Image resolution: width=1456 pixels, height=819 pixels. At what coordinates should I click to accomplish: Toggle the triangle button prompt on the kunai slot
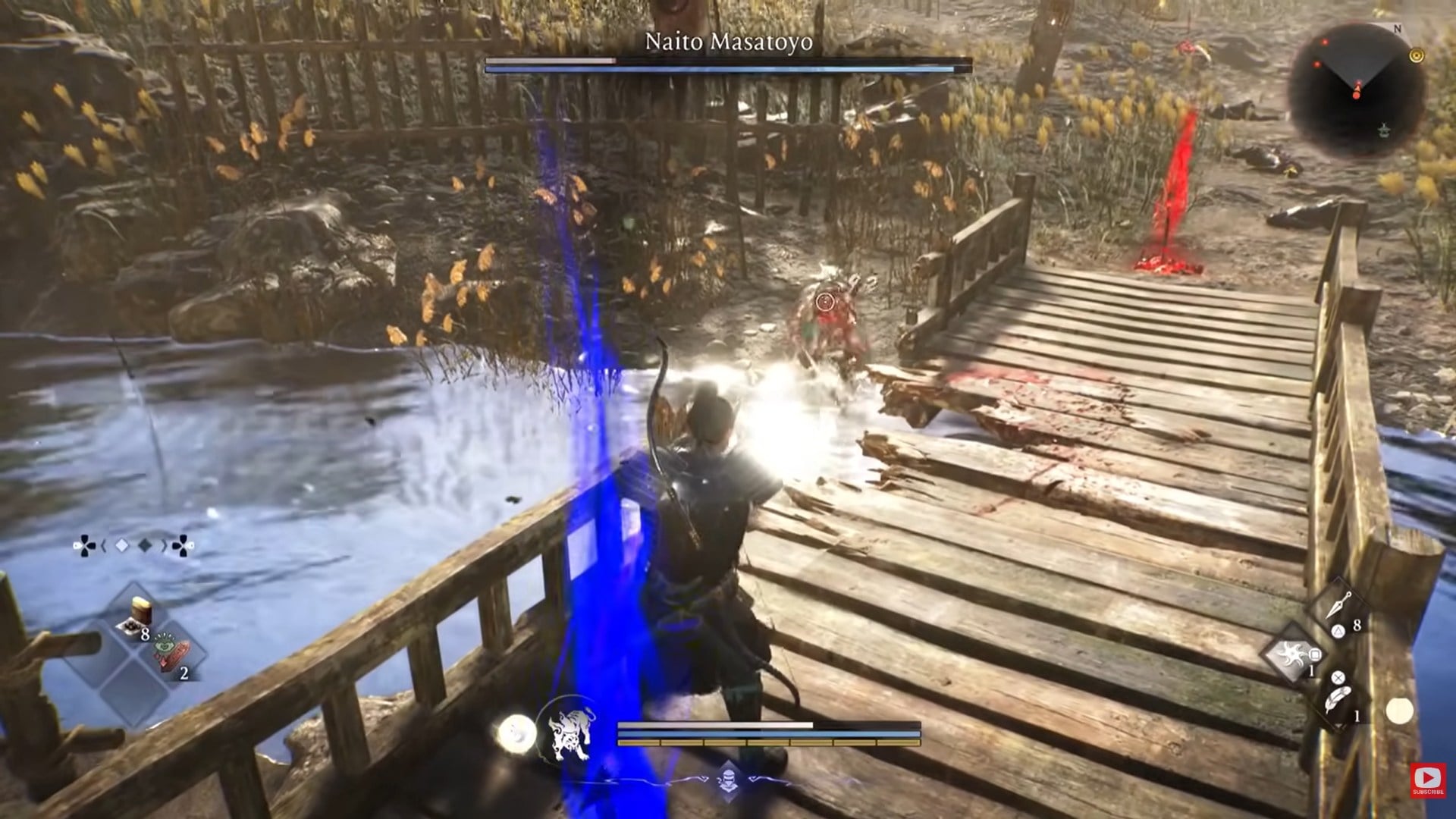[1340, 632]
